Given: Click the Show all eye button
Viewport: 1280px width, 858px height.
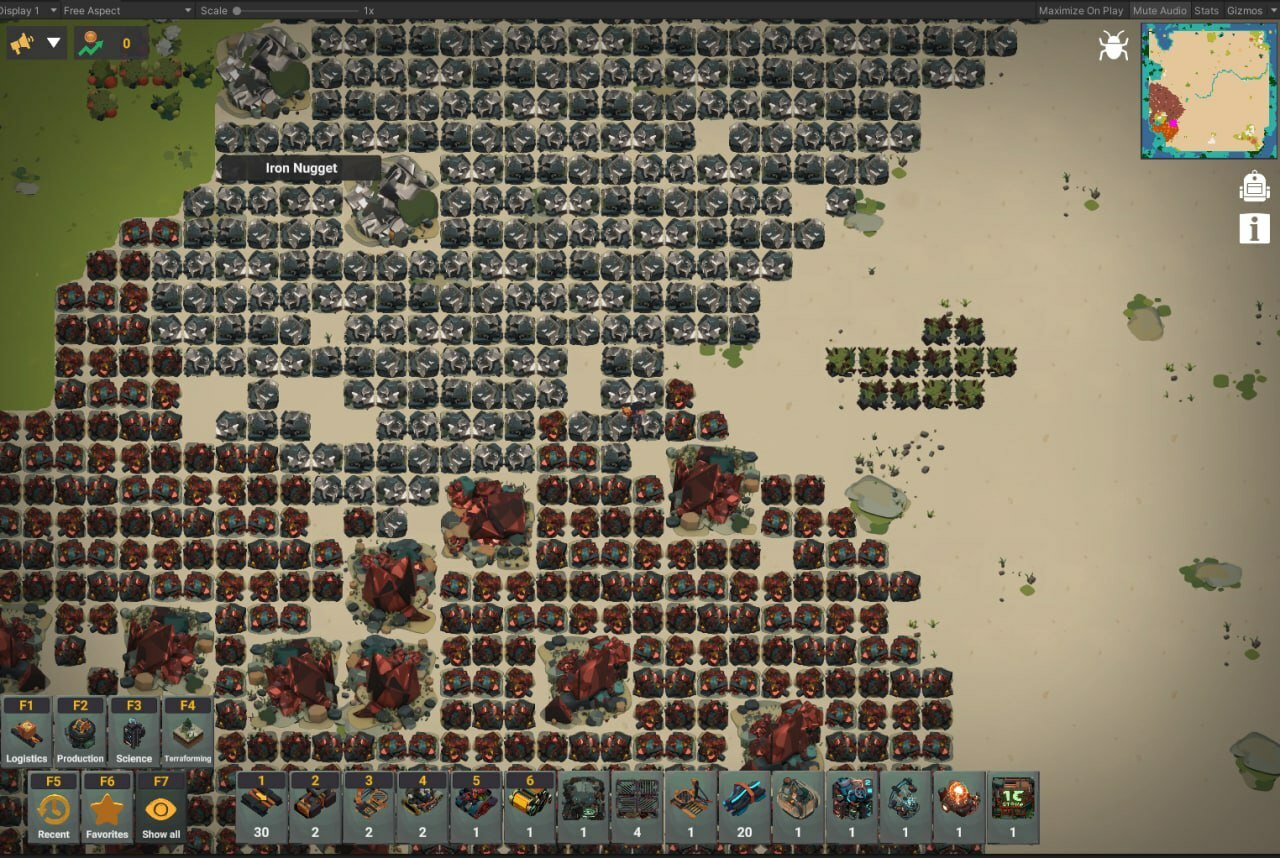Looking at the screenshot, I should coord(161,808).
